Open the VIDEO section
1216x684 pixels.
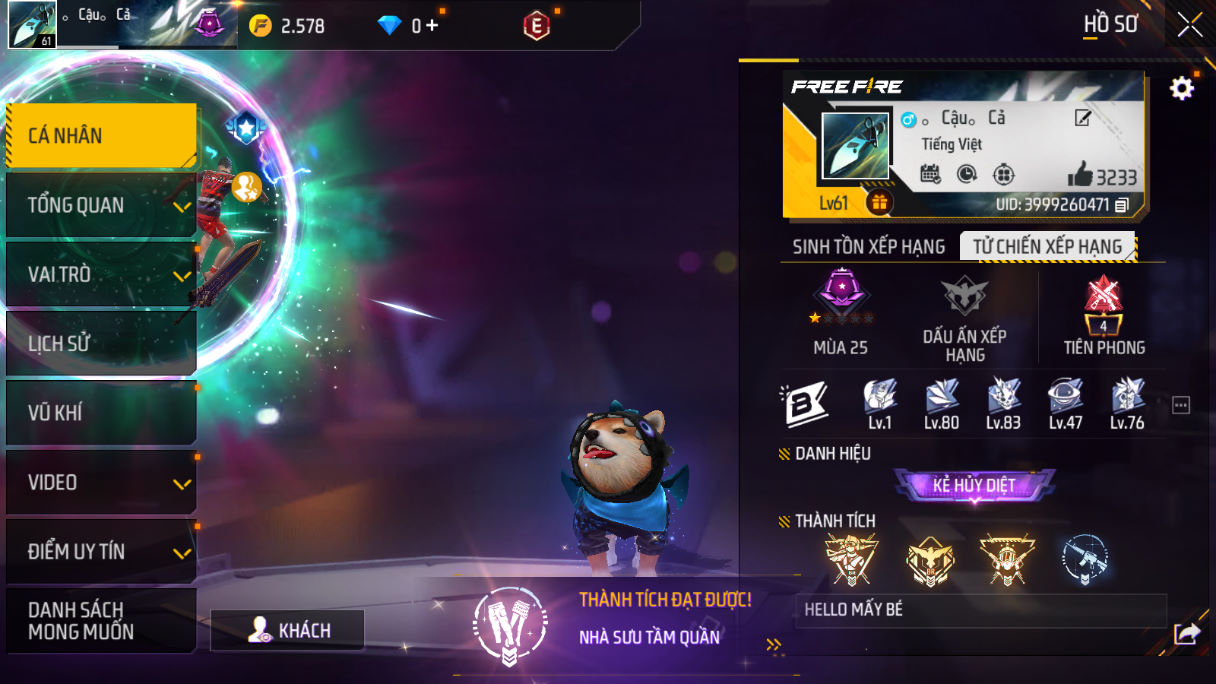coord(101,483)
